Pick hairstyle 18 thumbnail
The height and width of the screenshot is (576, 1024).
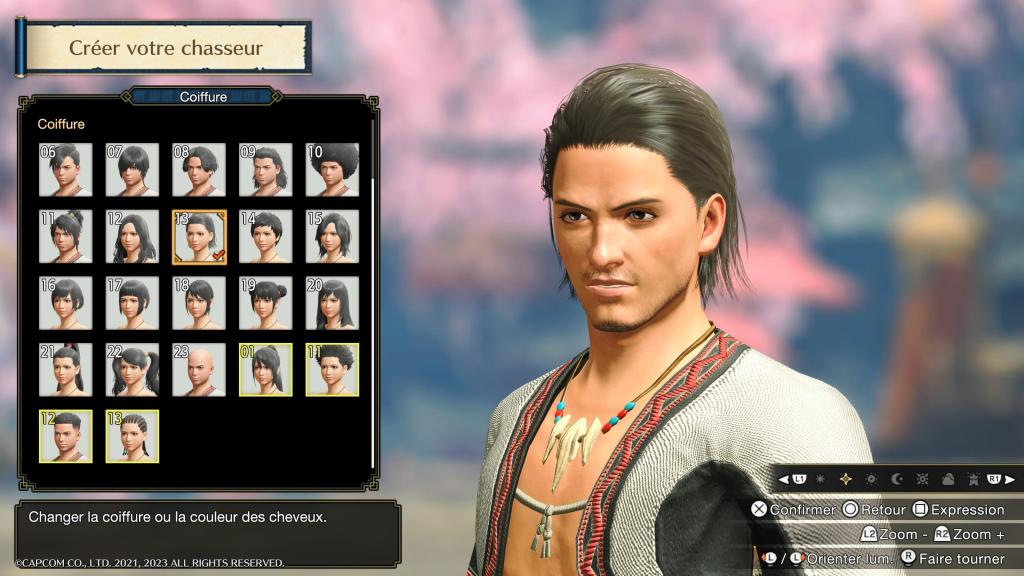[199, 303]
